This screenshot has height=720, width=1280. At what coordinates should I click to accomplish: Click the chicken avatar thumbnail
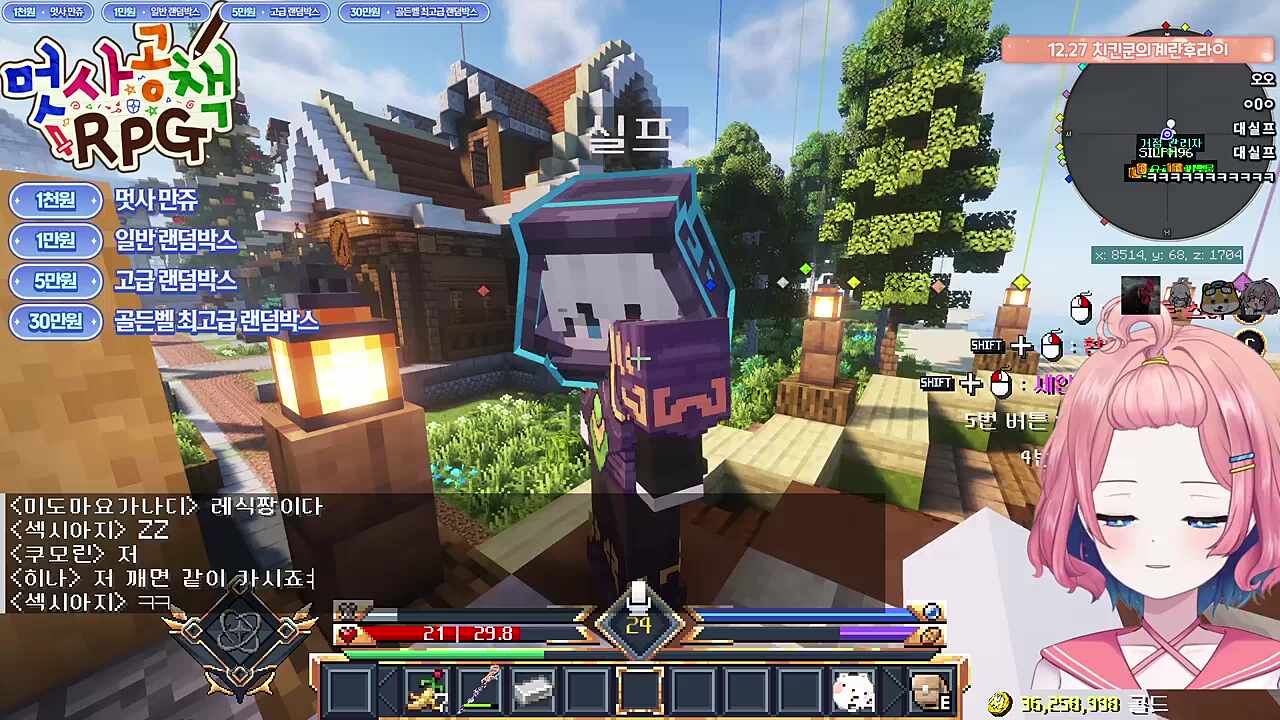click(x=1139, y=296)
